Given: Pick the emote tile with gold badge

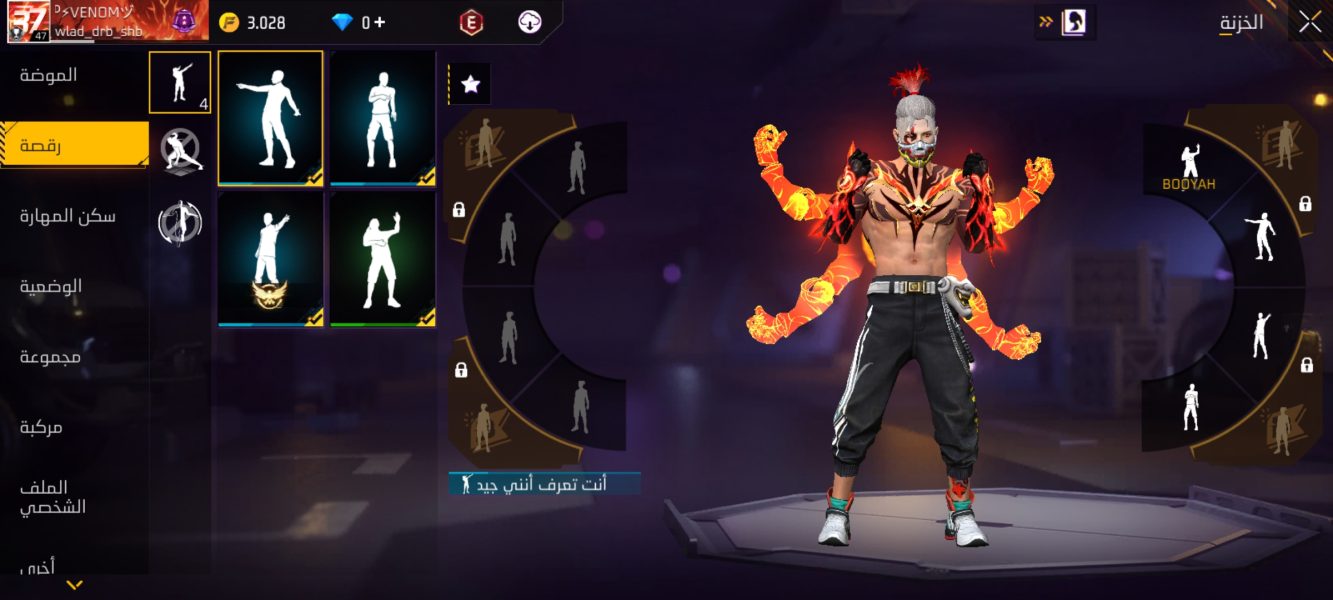Looking at the screenshot, I should coord(270,259).
